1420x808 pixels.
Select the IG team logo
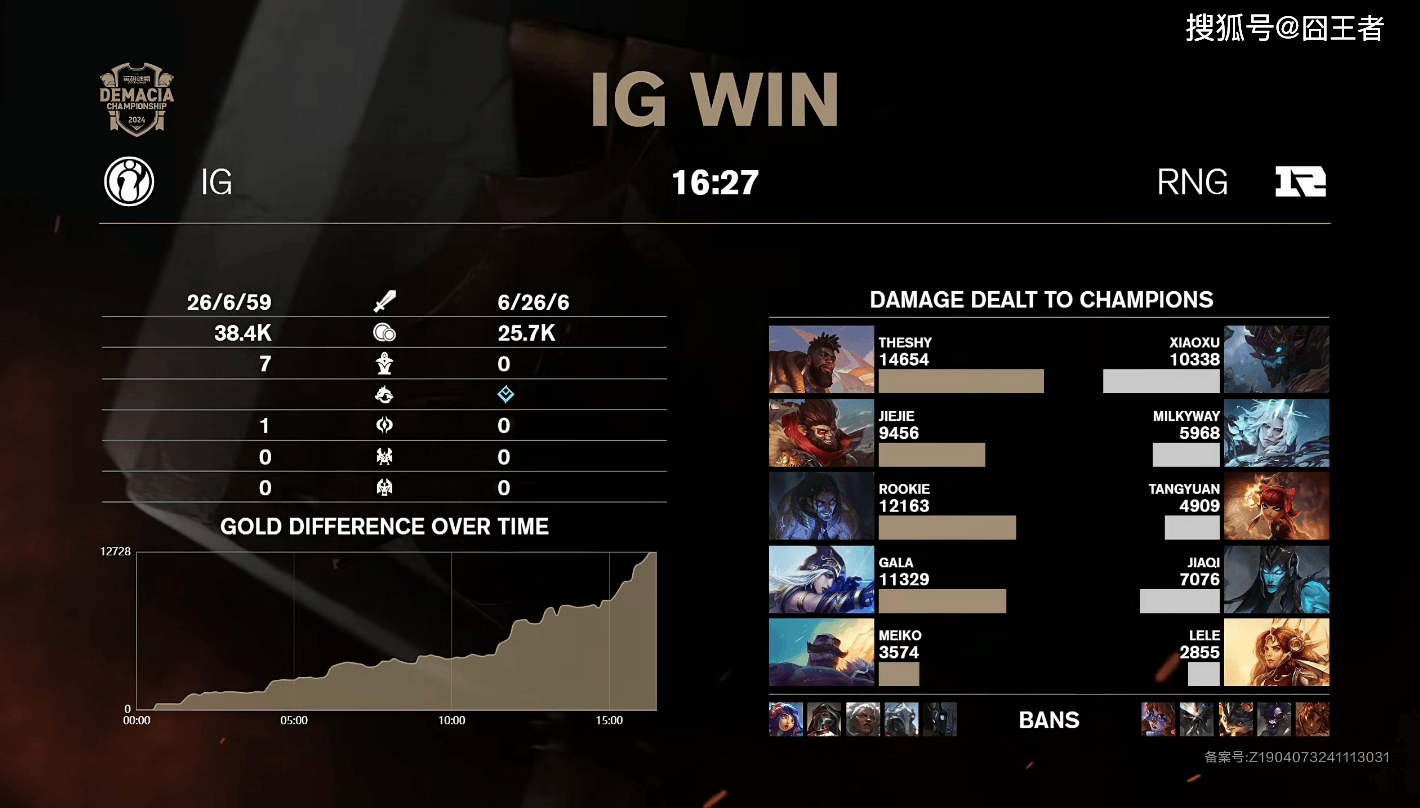(x=129, y=182)
